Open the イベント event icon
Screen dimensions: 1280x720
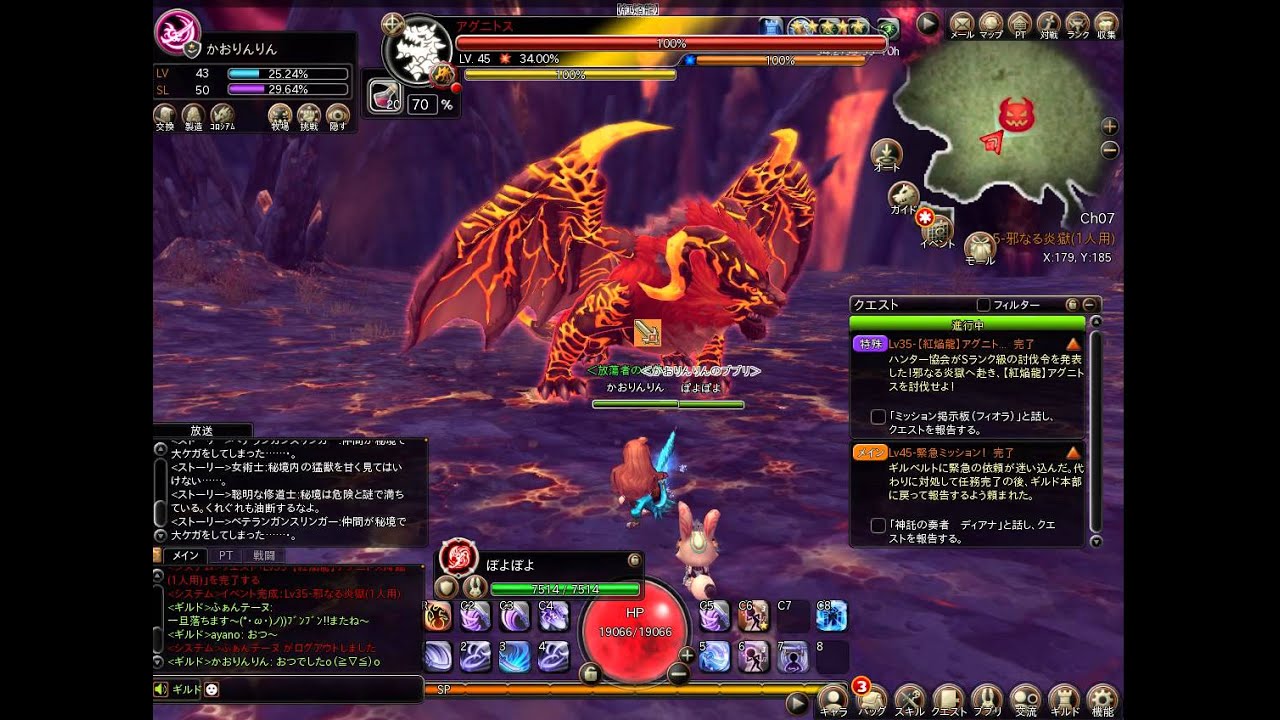coord(937,228)
